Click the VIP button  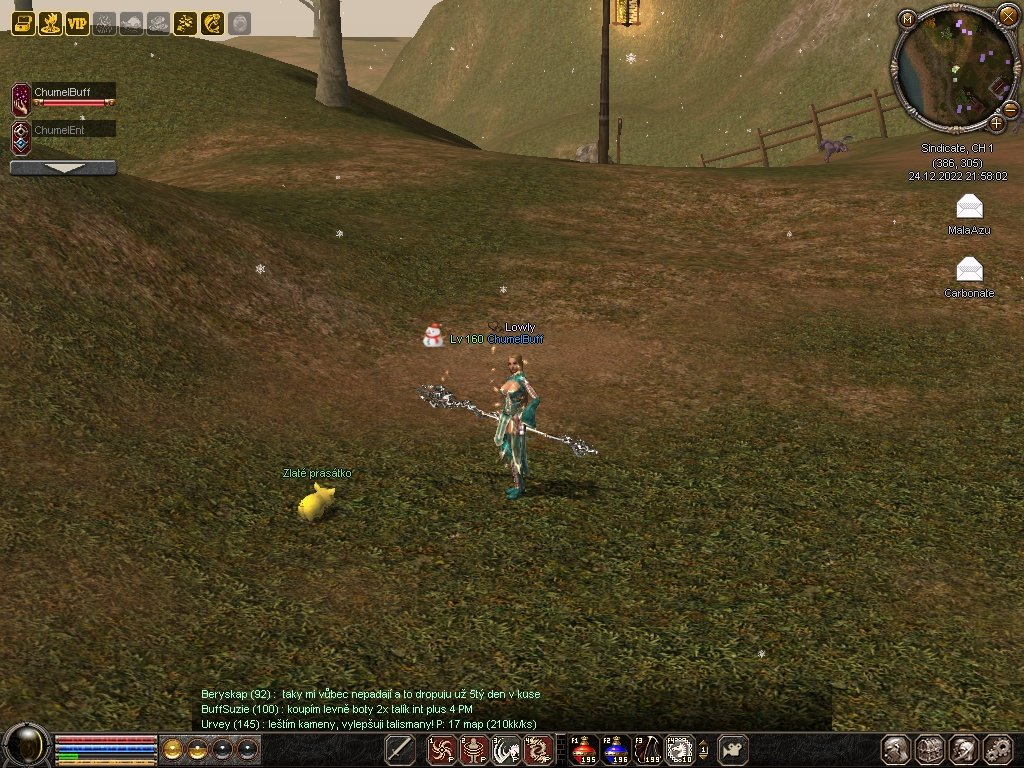click(77, 23)
